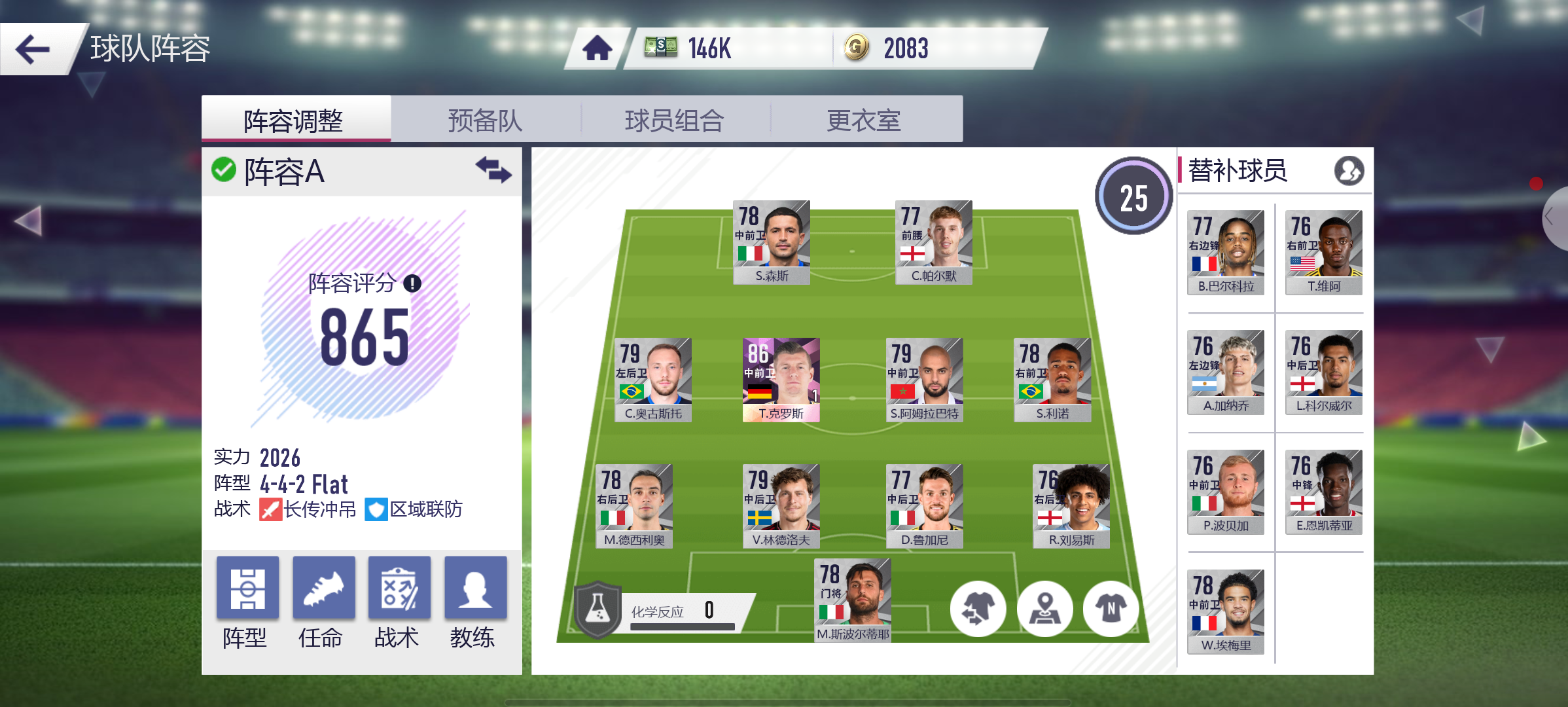Open the jersey kit round button
This screenshot has width=1568, height=707.
point(1111,609)
